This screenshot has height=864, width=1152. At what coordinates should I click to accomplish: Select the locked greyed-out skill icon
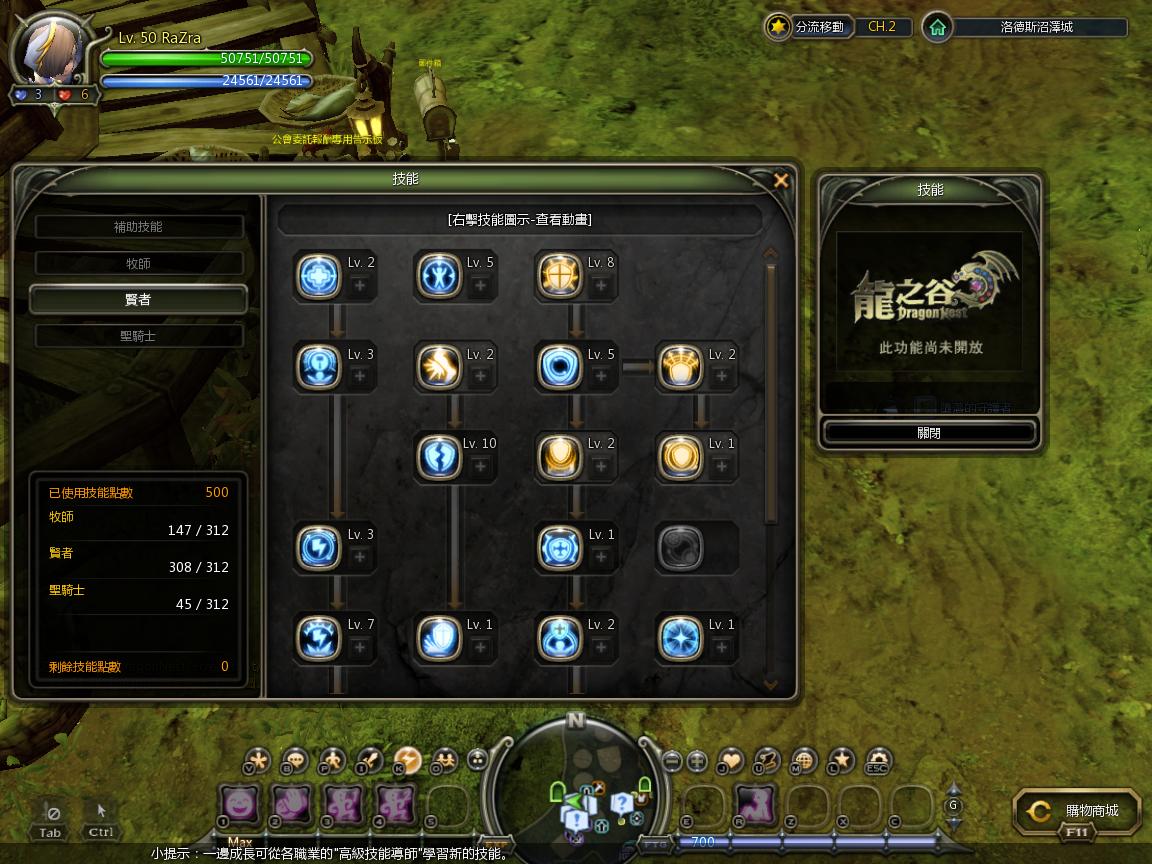tap(680, 548)
